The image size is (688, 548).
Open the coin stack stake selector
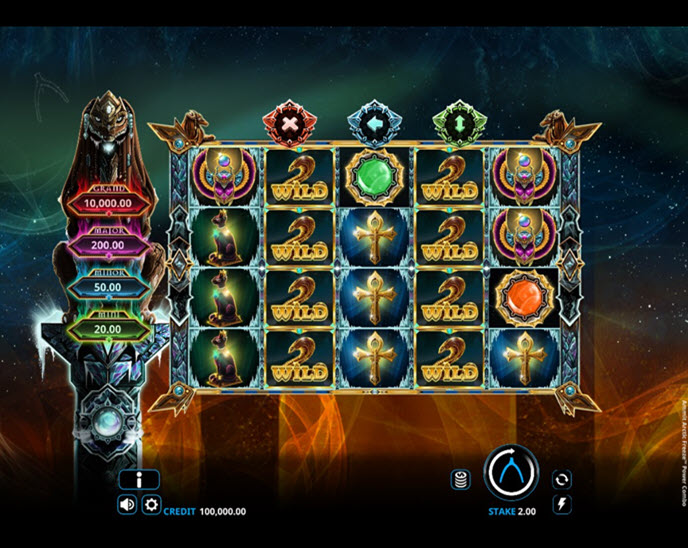click(x=461, y=479)
